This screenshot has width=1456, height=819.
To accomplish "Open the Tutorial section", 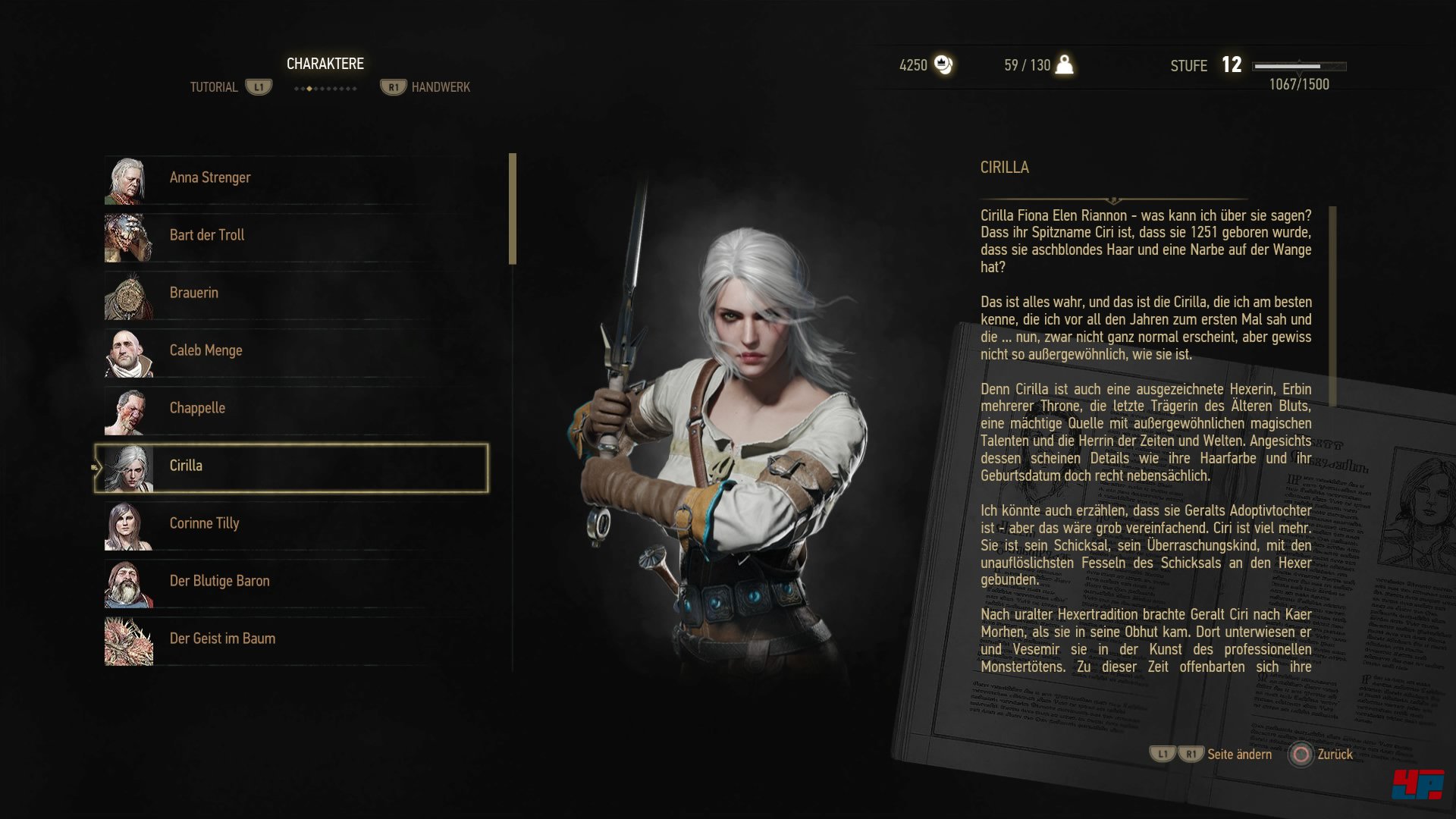I will (x=215, y=86).
